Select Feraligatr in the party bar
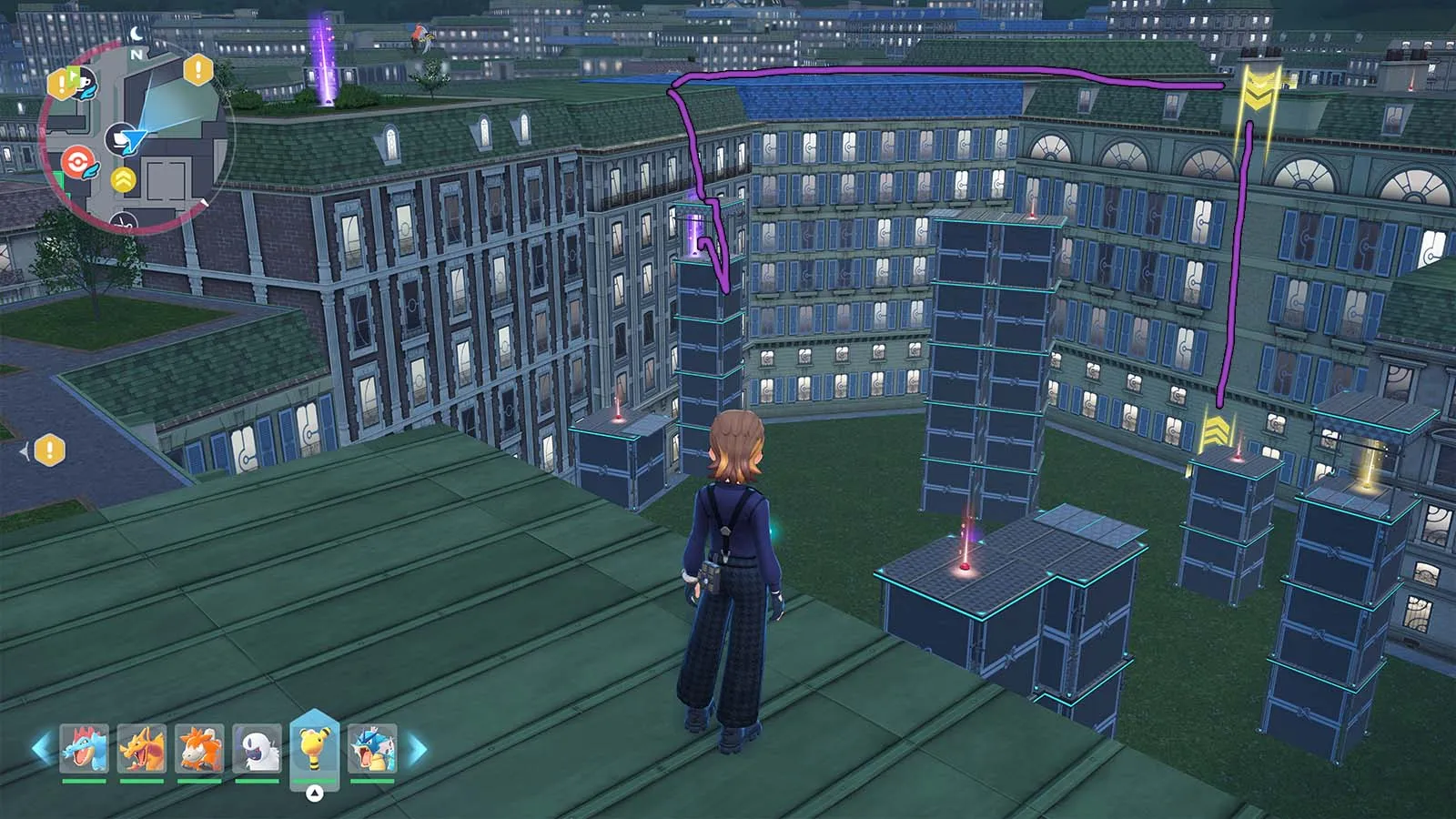 [x=85, y=748]
